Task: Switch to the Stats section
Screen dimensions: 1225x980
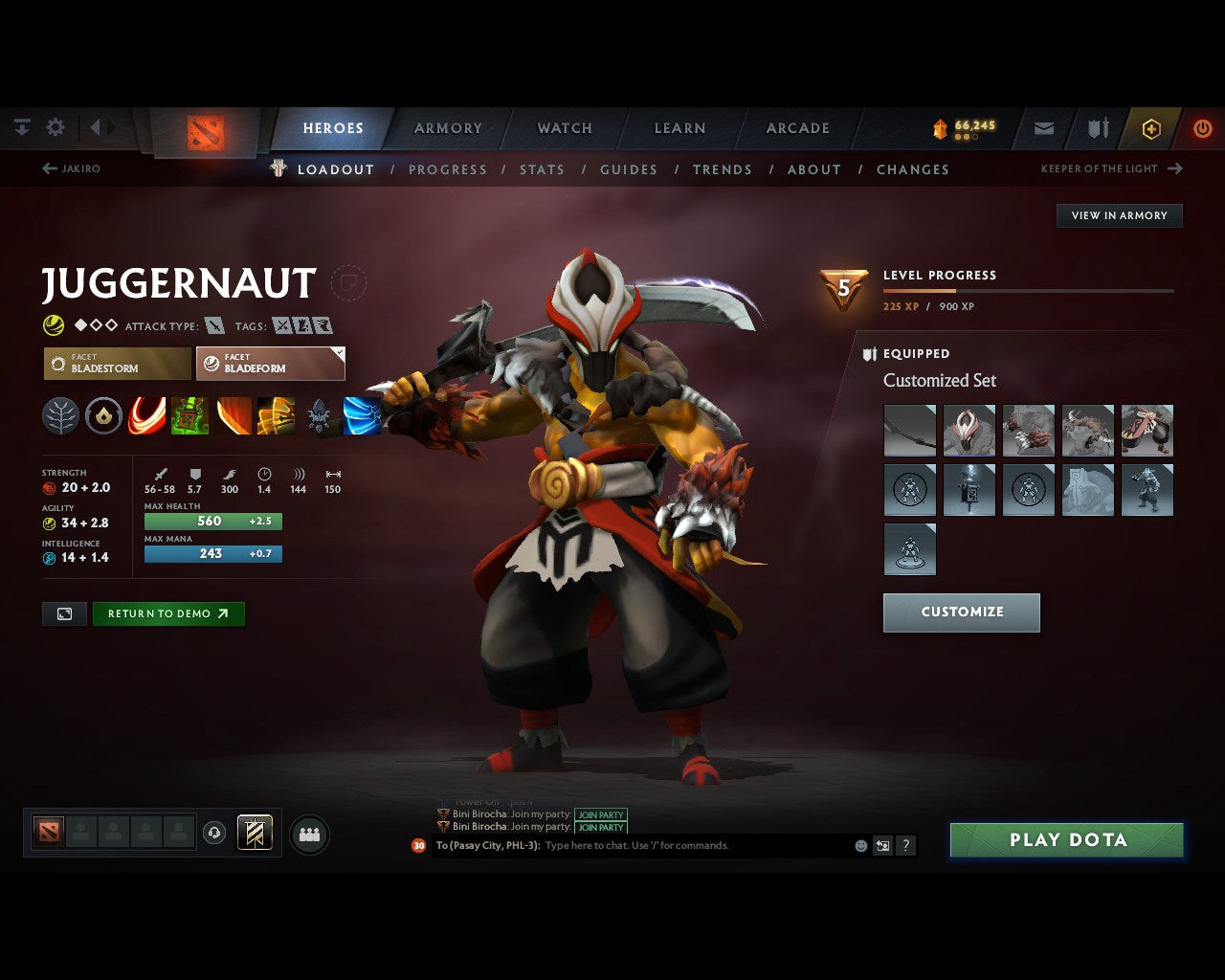Action: tap(542, 169)
